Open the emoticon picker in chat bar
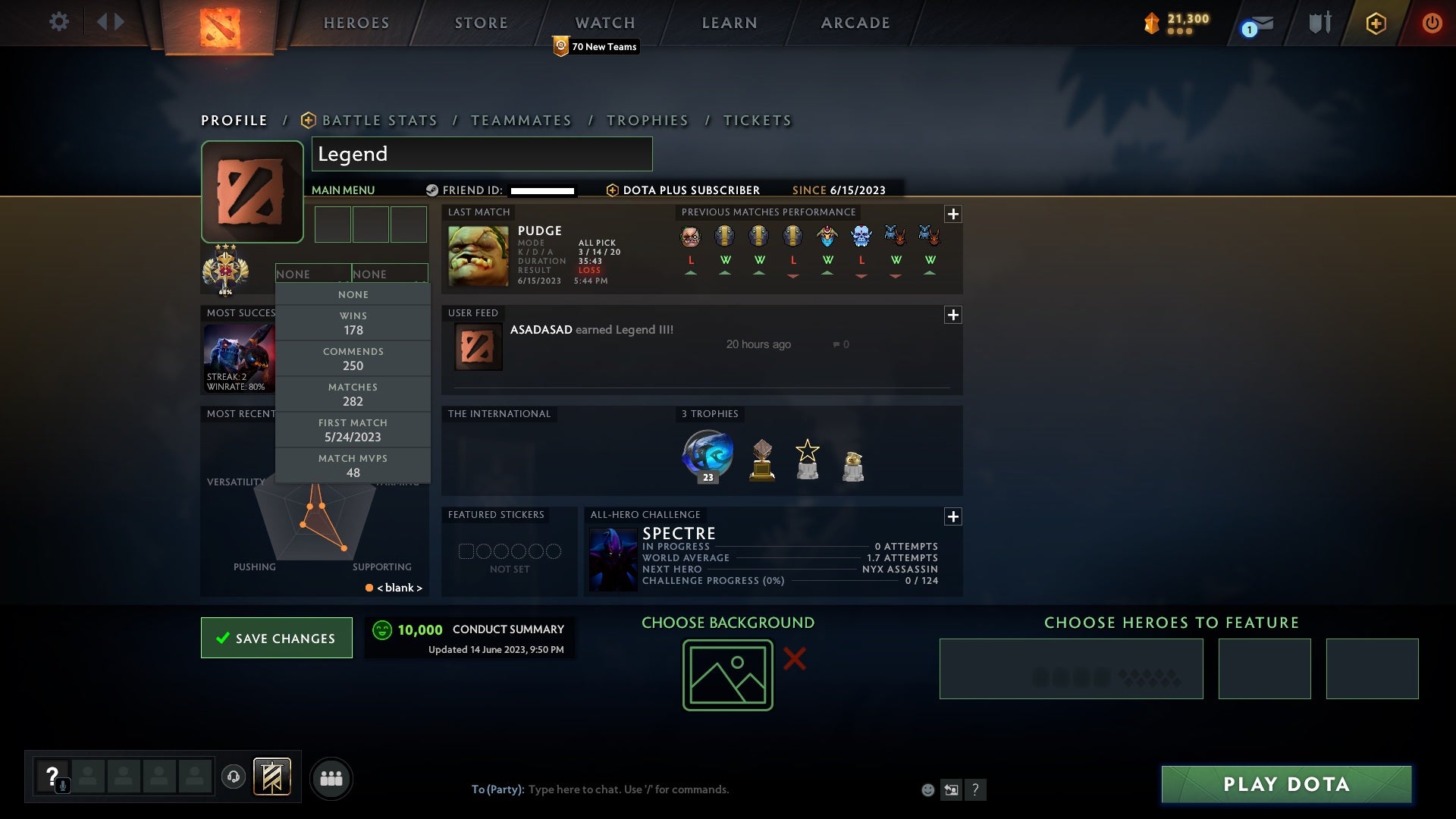The image size is (1456, 819). click(x=927, y=789)
